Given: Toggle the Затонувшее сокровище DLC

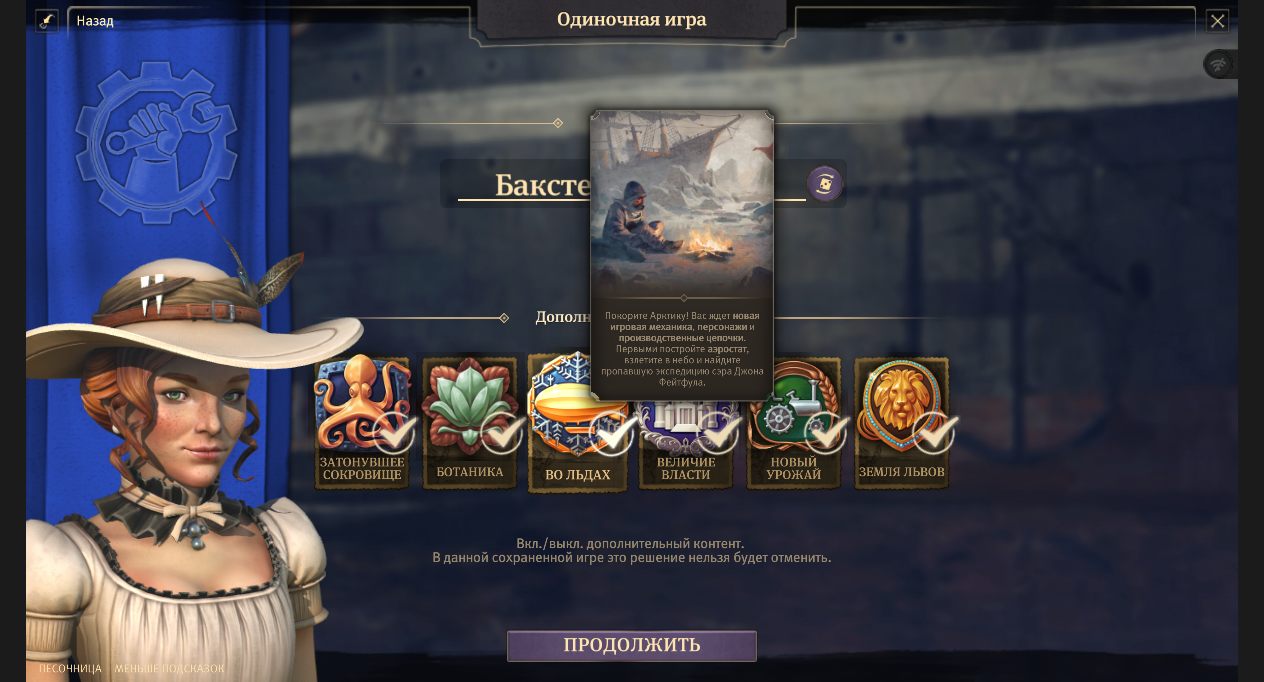Looking at the screenshot, I should [x=362, y=422].
